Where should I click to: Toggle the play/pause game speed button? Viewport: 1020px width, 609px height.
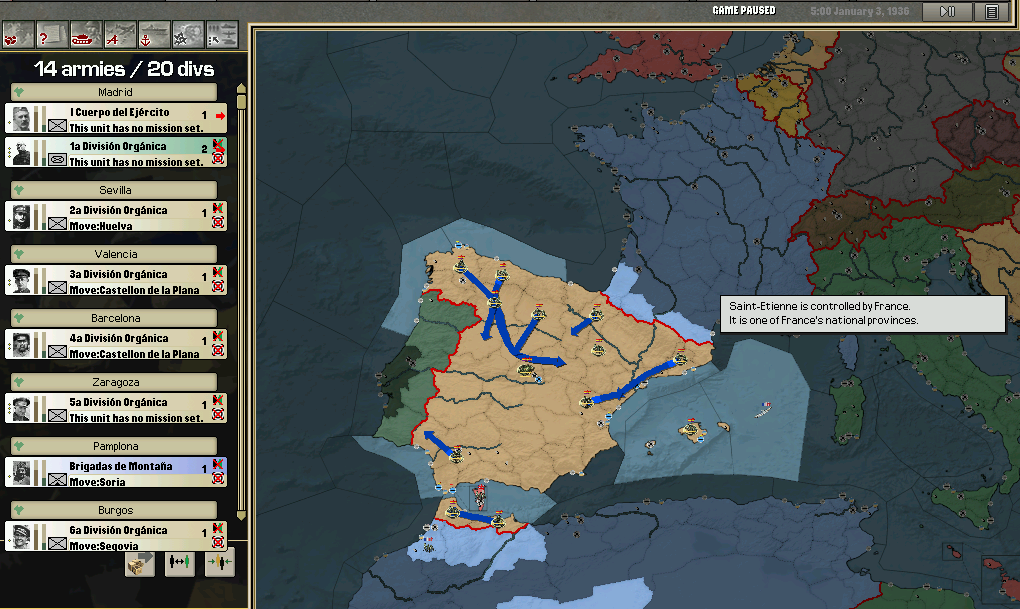tap(947, 12)
